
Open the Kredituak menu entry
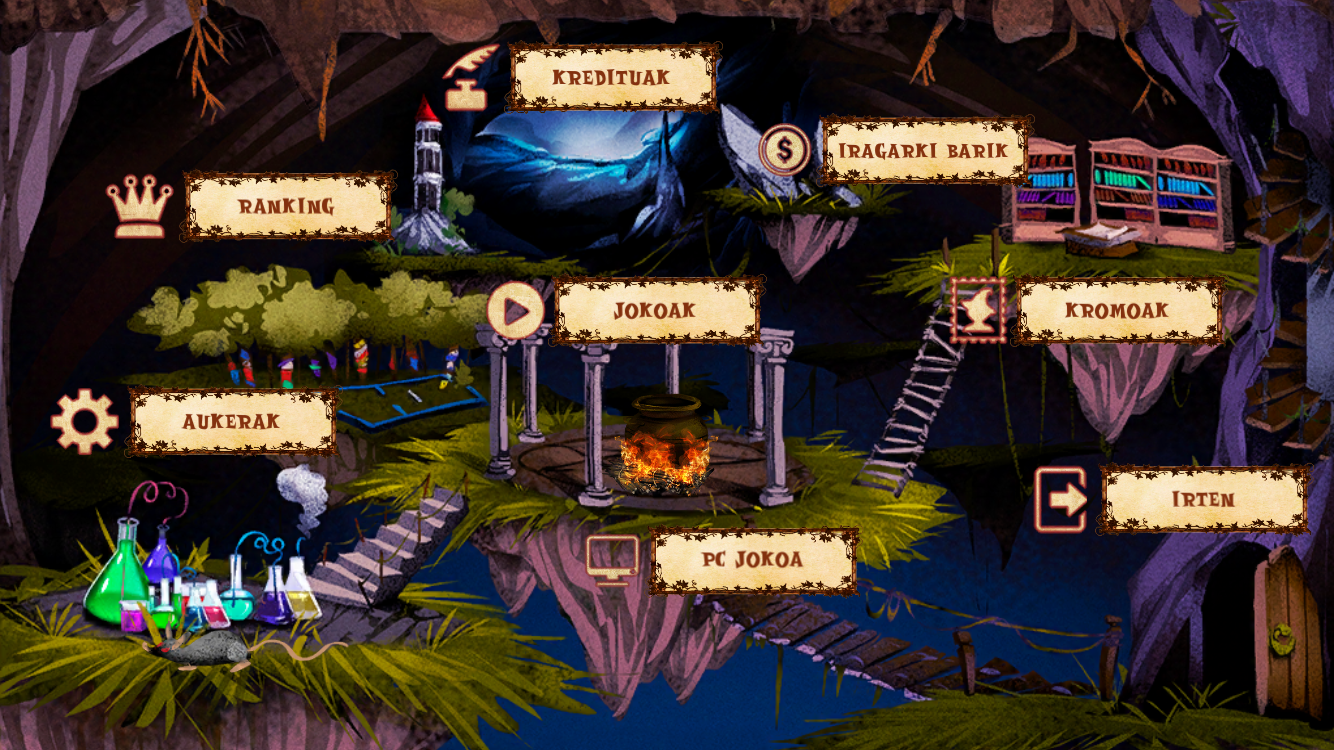point(612,77)
